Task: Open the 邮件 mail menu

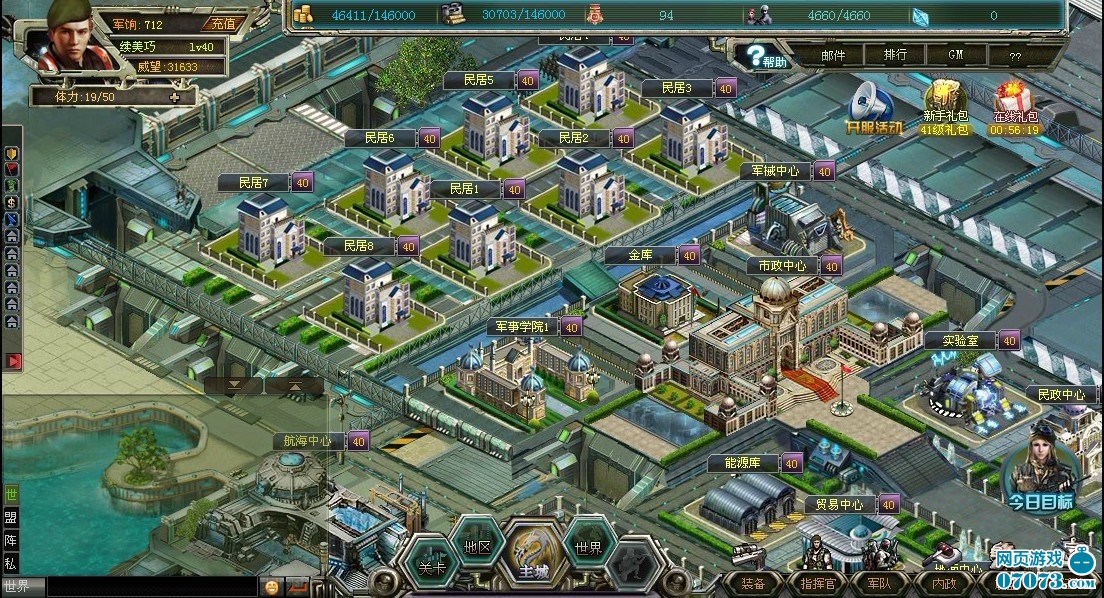Action: tap(832, 56)
